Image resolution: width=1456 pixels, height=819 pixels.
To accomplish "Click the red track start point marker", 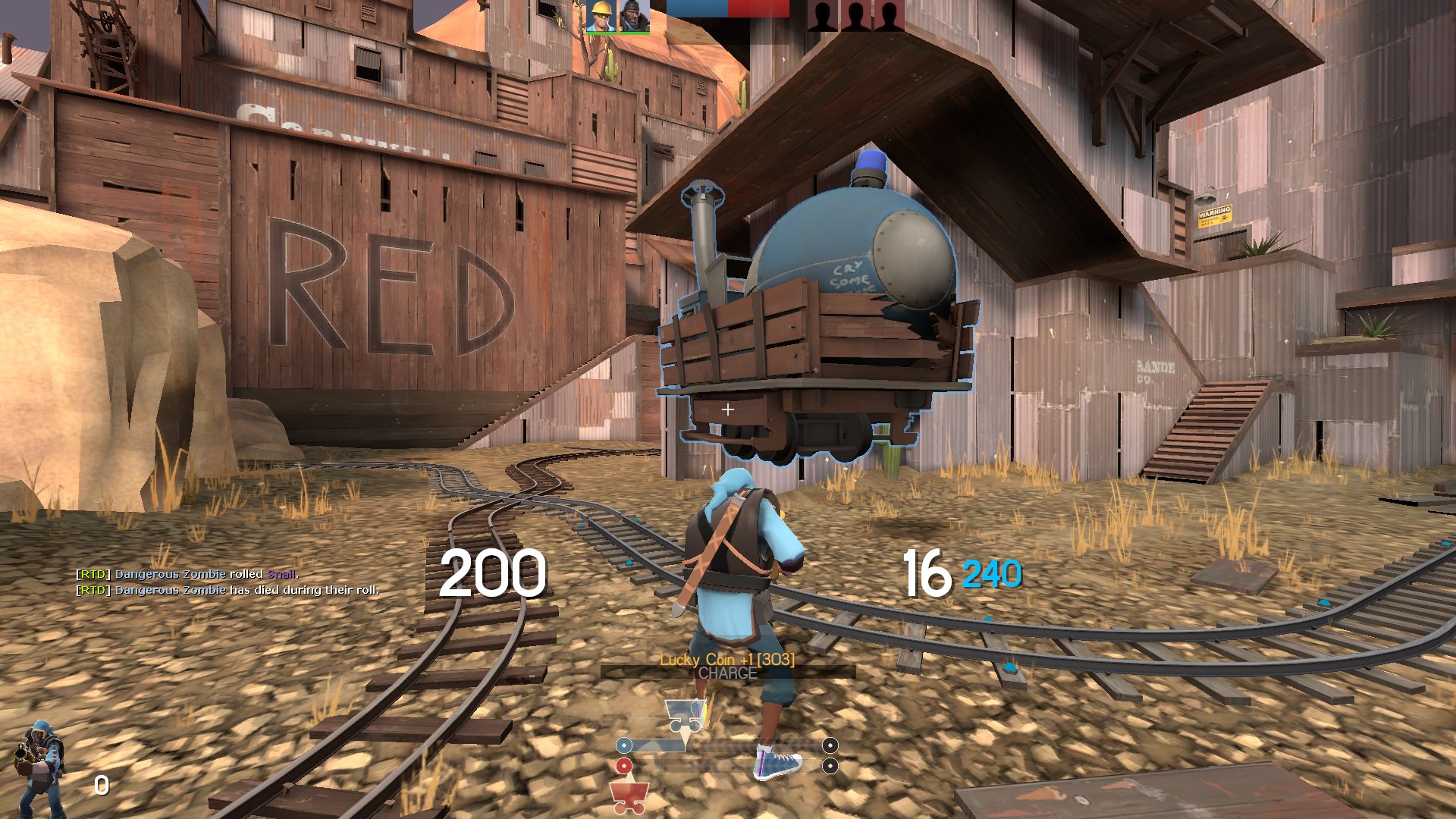I will 624,766.
